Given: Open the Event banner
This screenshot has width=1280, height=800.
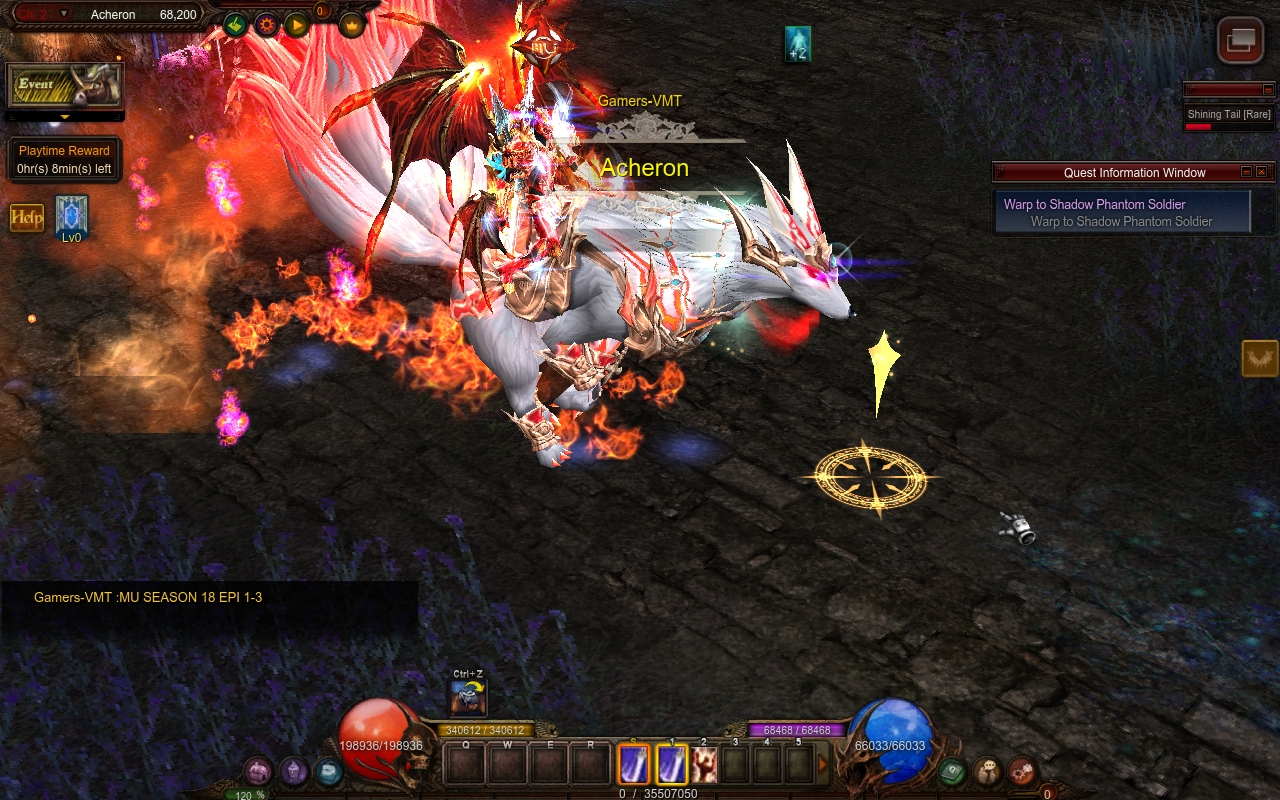Looking at the screenshot, I should point(65,86).
